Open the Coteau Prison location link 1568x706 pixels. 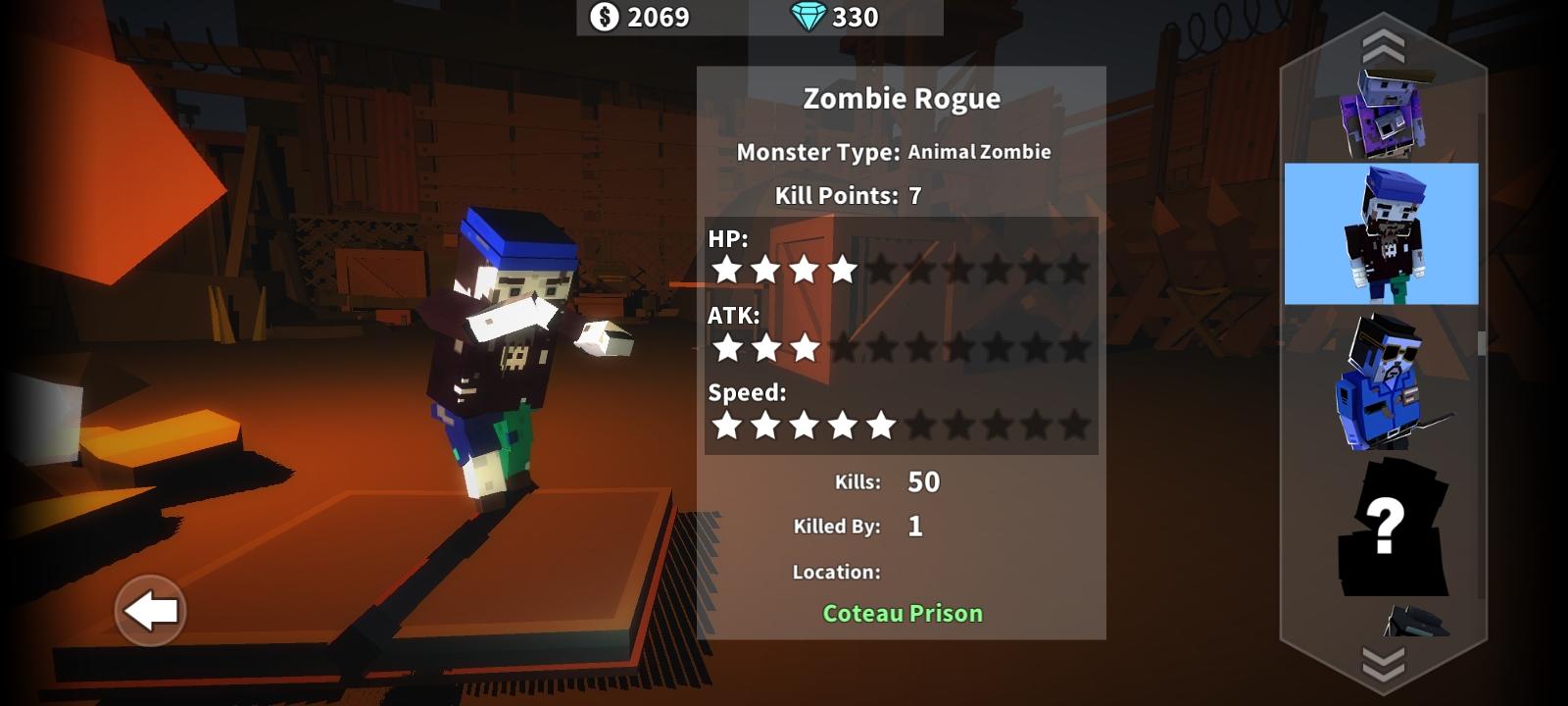(901, 613)
